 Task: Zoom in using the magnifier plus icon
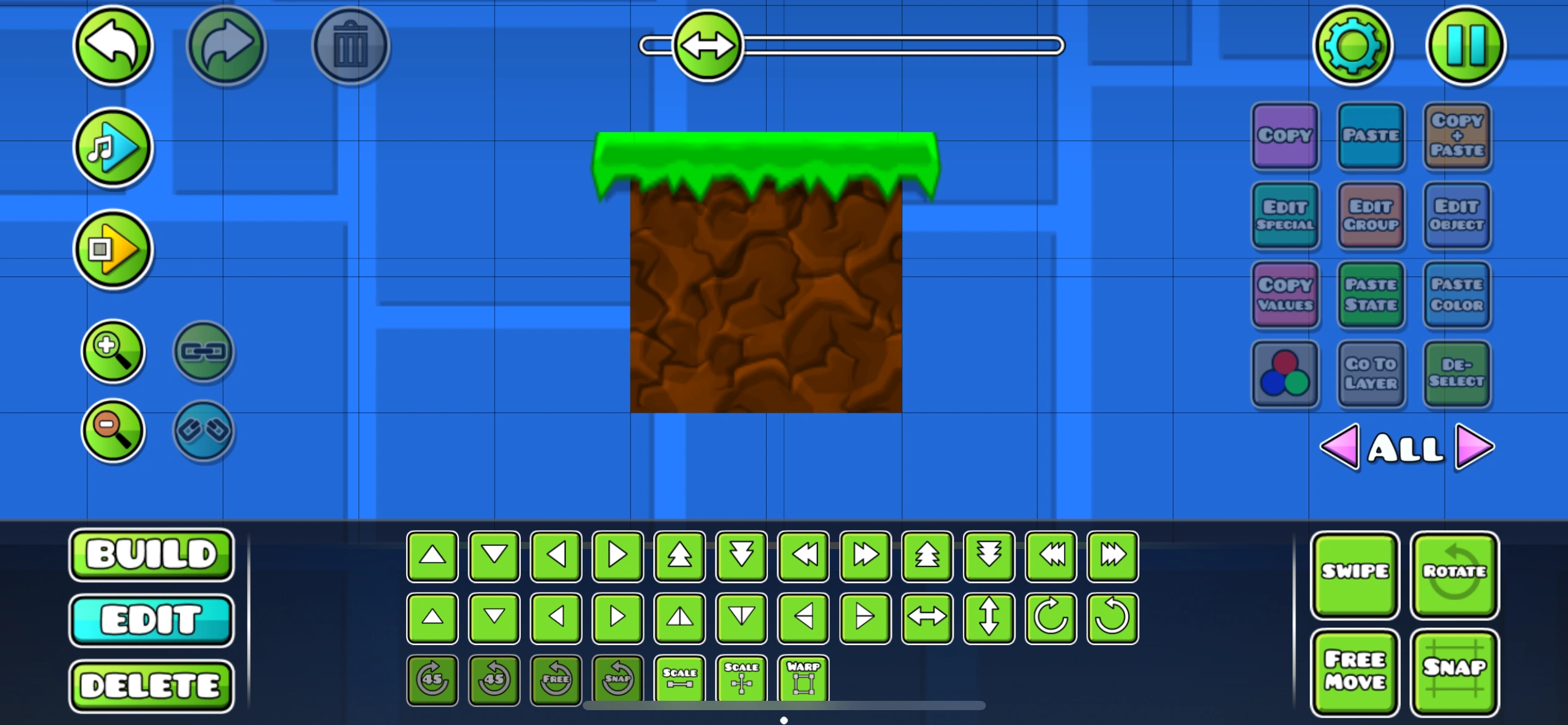click(x=113, y=351)
